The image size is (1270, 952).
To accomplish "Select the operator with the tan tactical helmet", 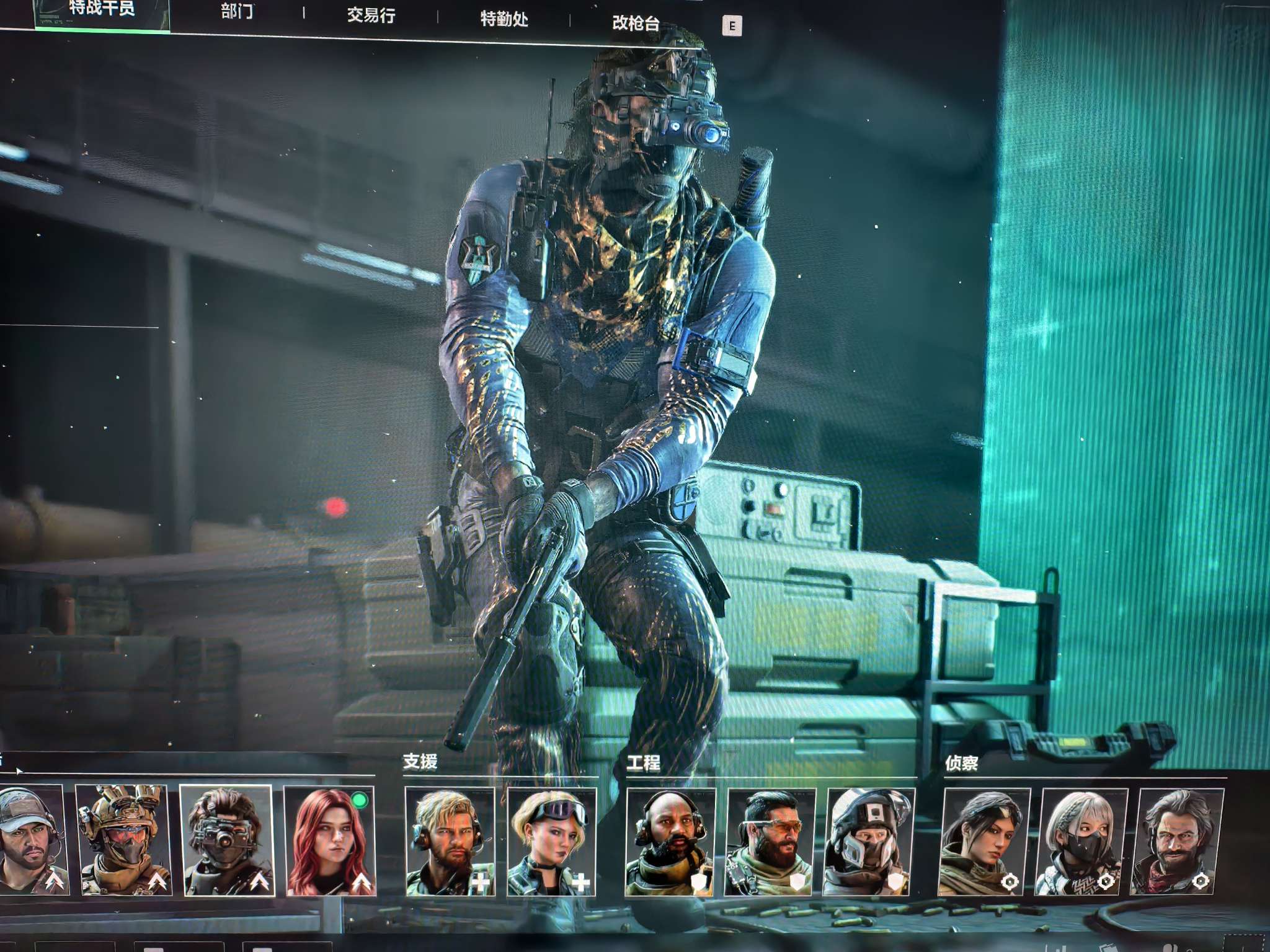I will 123,840.
